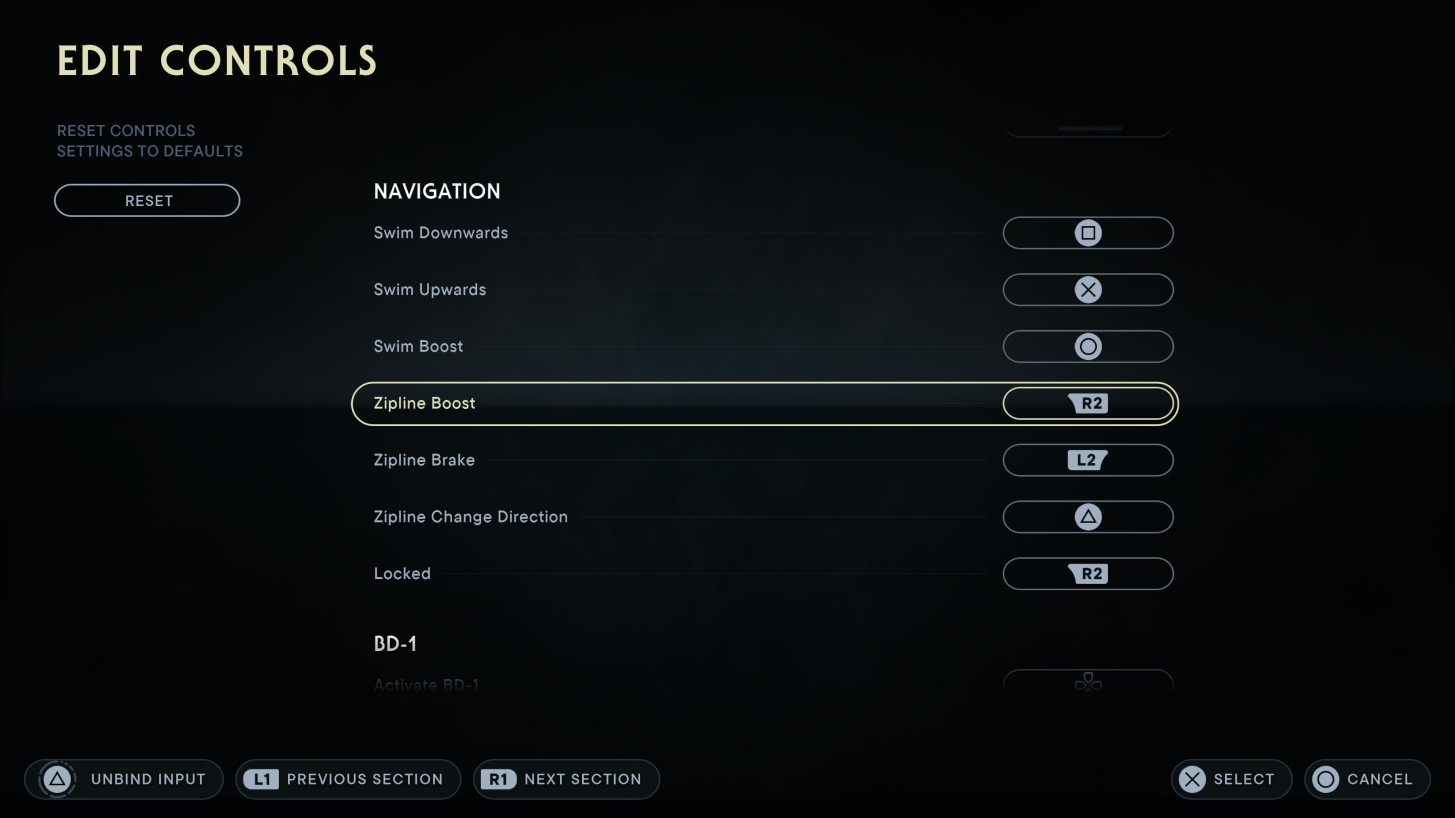Click the Triangle icon for Unbind Input
The height and width of the screenshot is (818, 1455).
pos(55,779)
